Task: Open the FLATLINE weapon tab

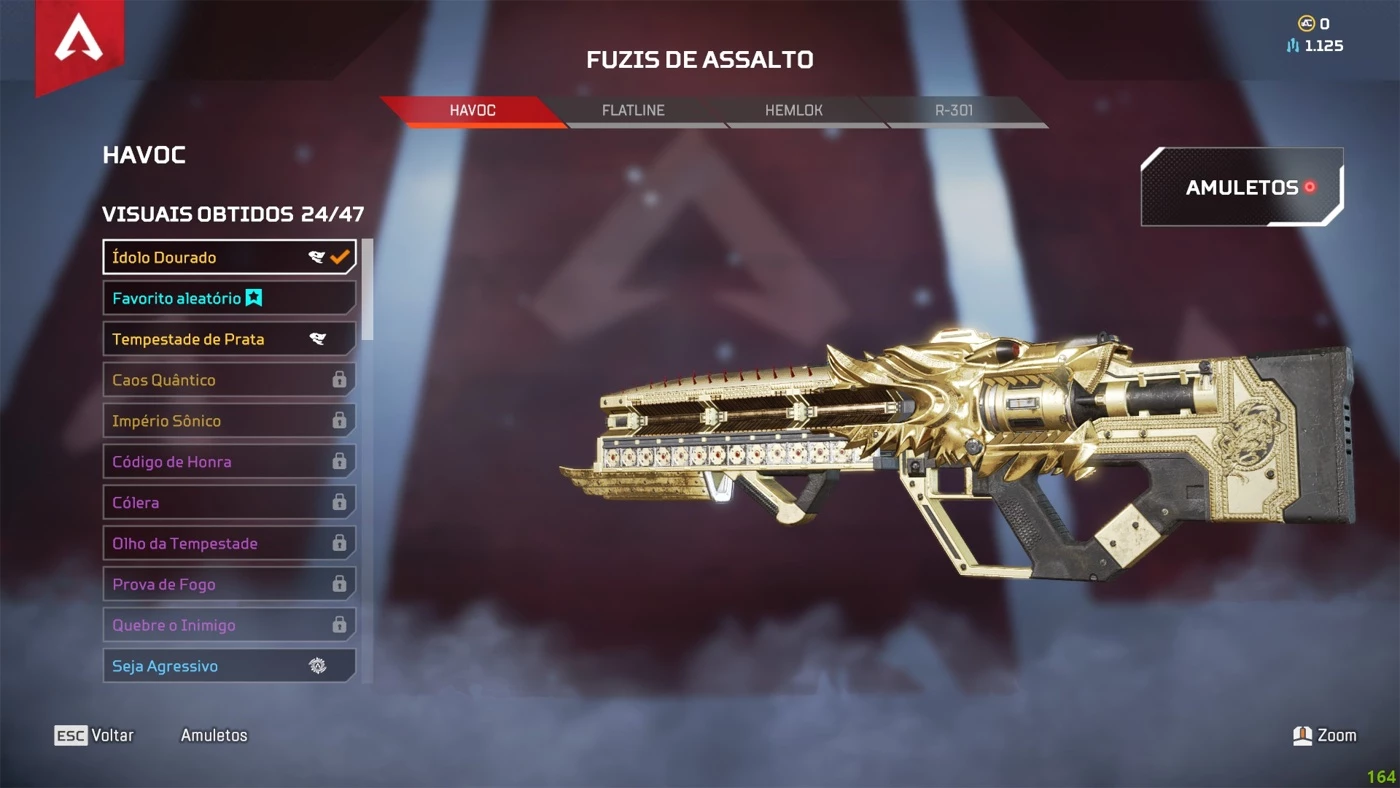Action: 633,111
